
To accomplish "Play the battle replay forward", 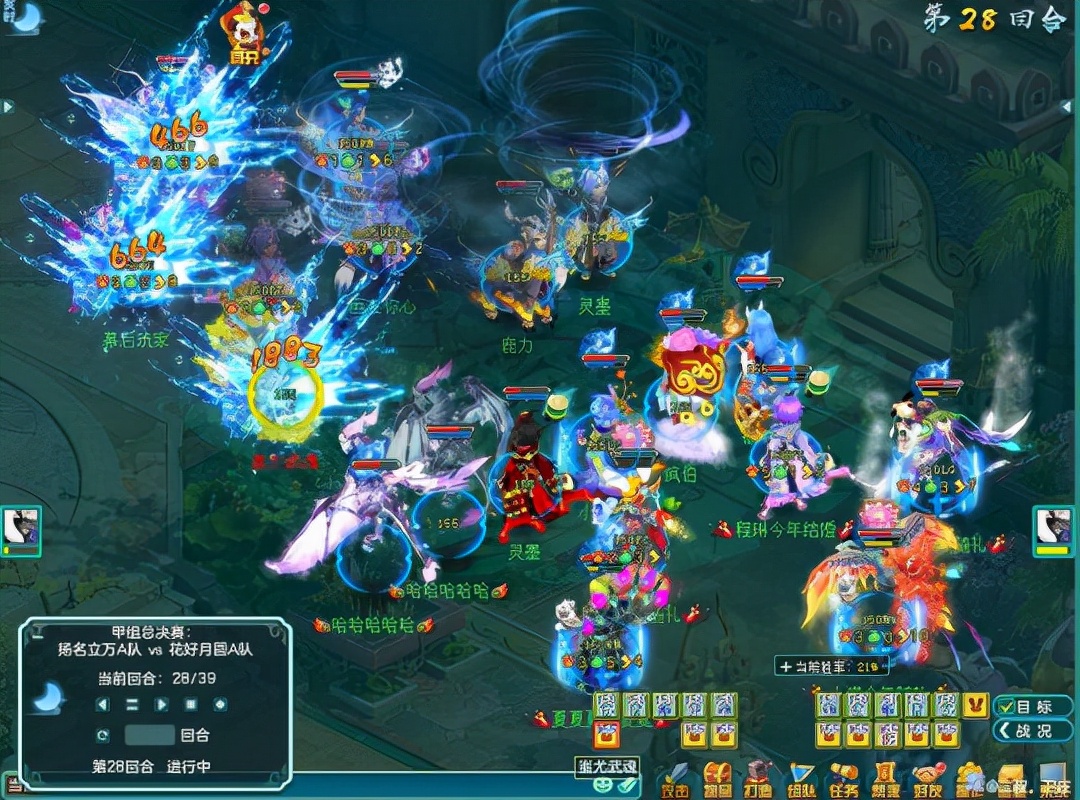I will [x=161, y=705].
